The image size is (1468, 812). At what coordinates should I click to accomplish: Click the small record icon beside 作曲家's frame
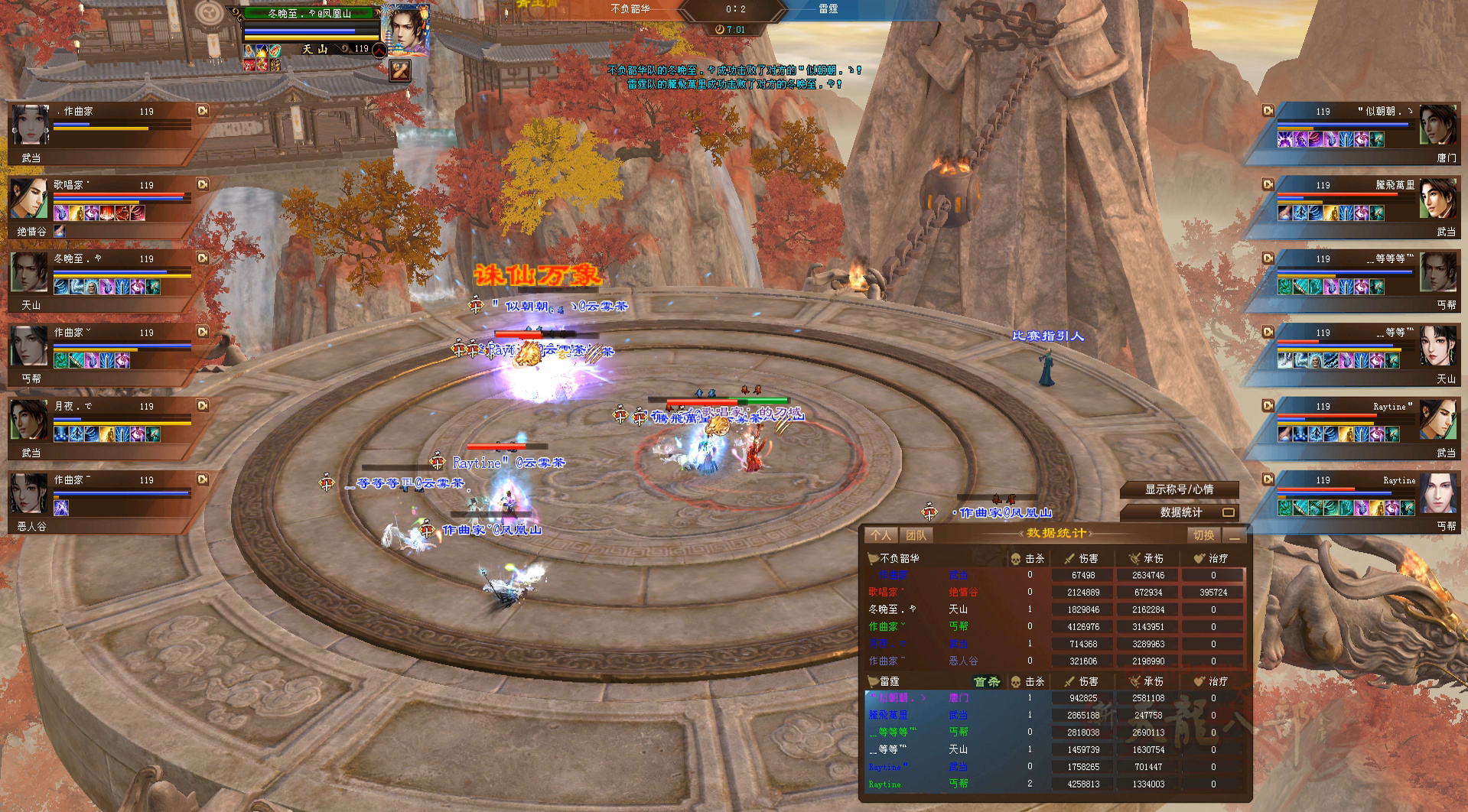(x=202, y=111)
